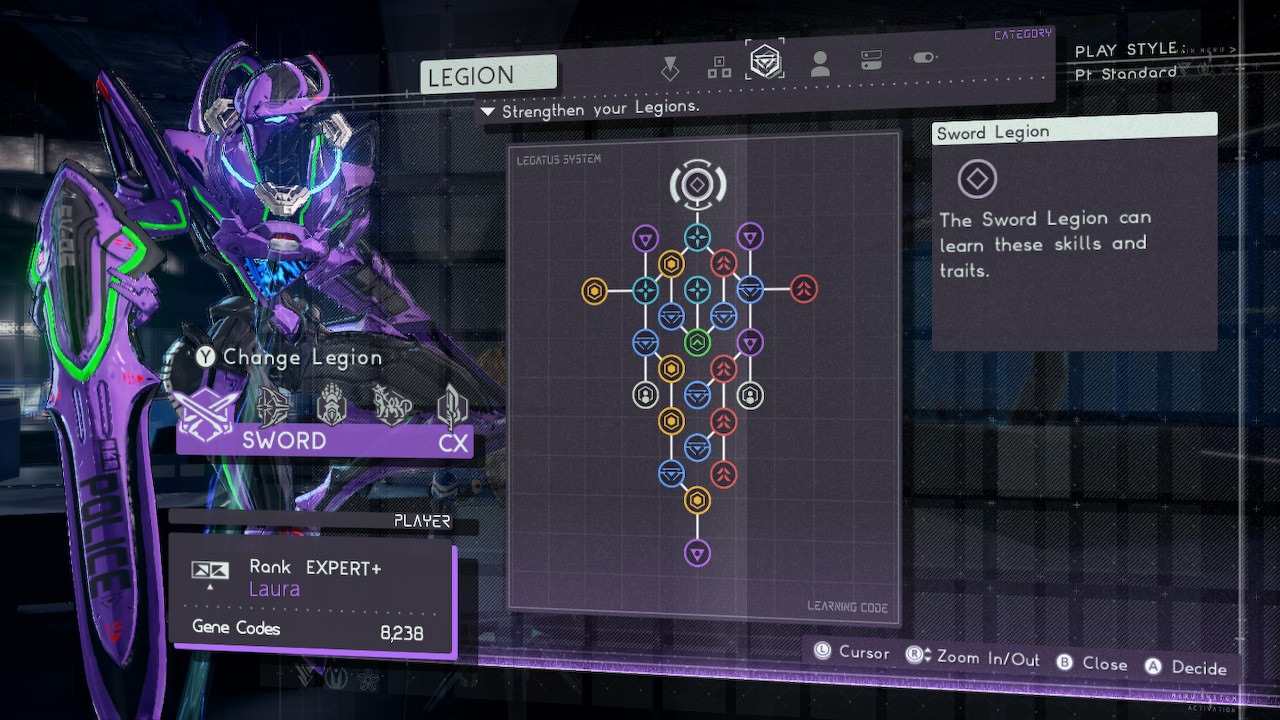Choose the Axe Legion icon
This screenshot has width=1280, height=720.
click(x=452, y=406)
